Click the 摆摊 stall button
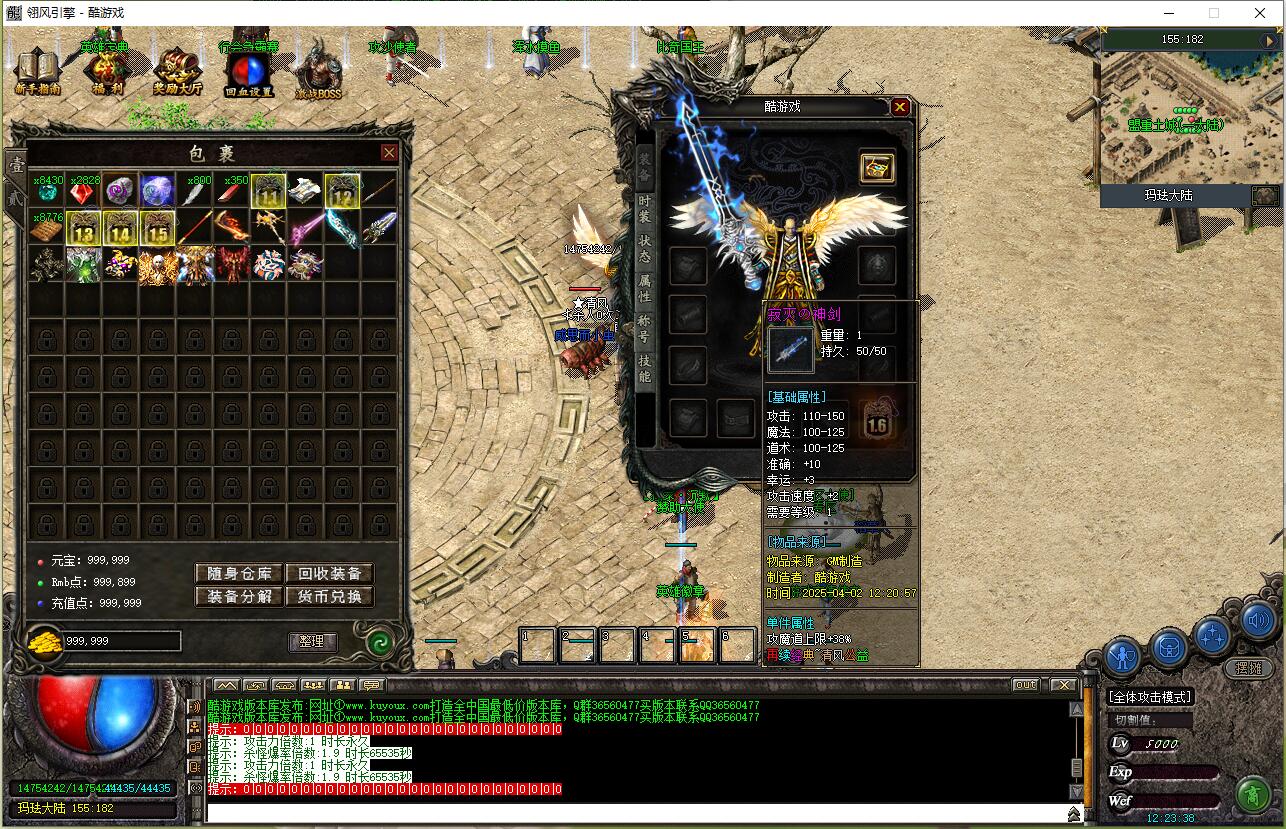This screenshot has width=1286, height=829. (x=1248, y=668)
